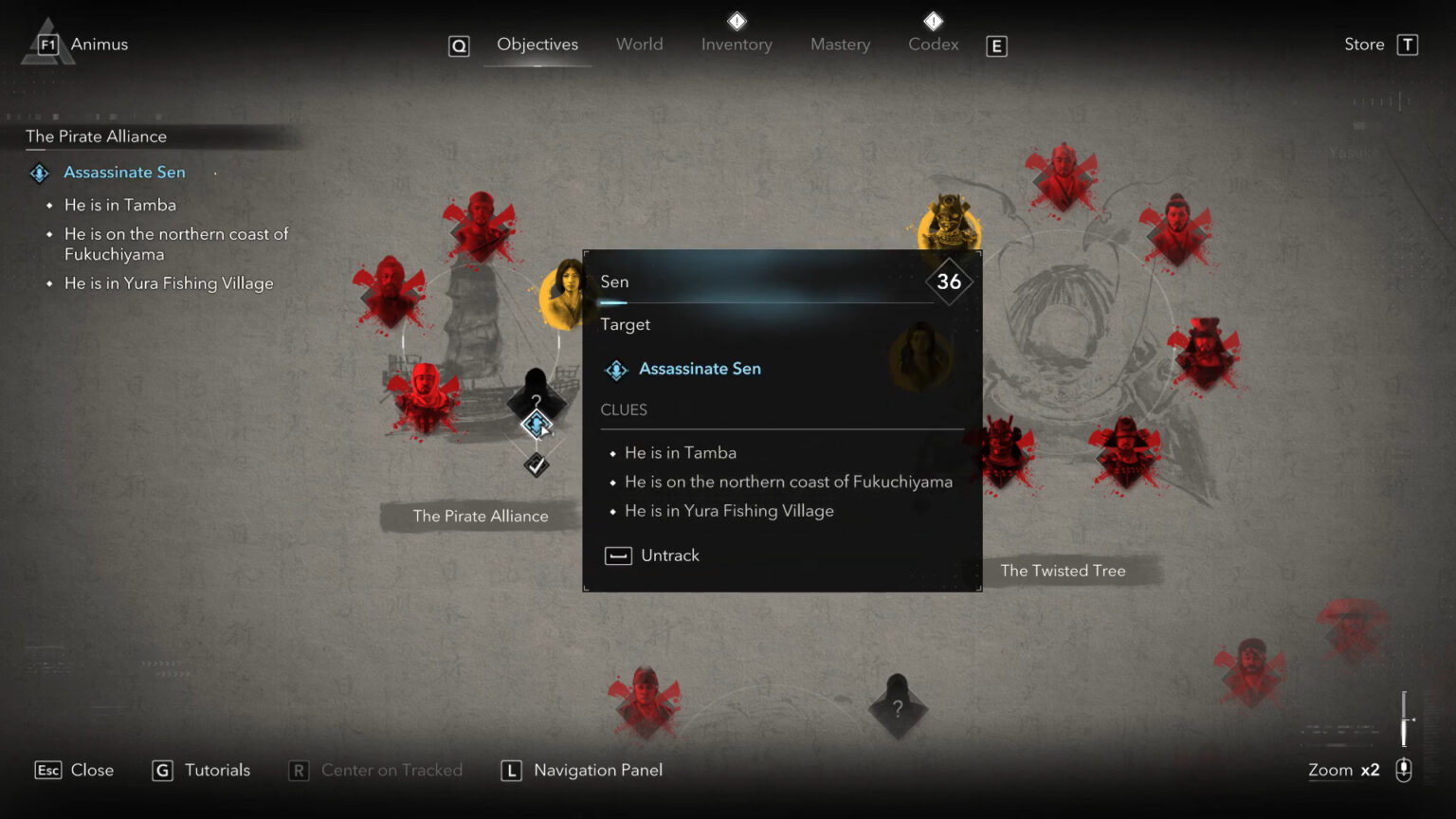Open the Navigation Panel

pyautogui.click(x=597, y=770)
